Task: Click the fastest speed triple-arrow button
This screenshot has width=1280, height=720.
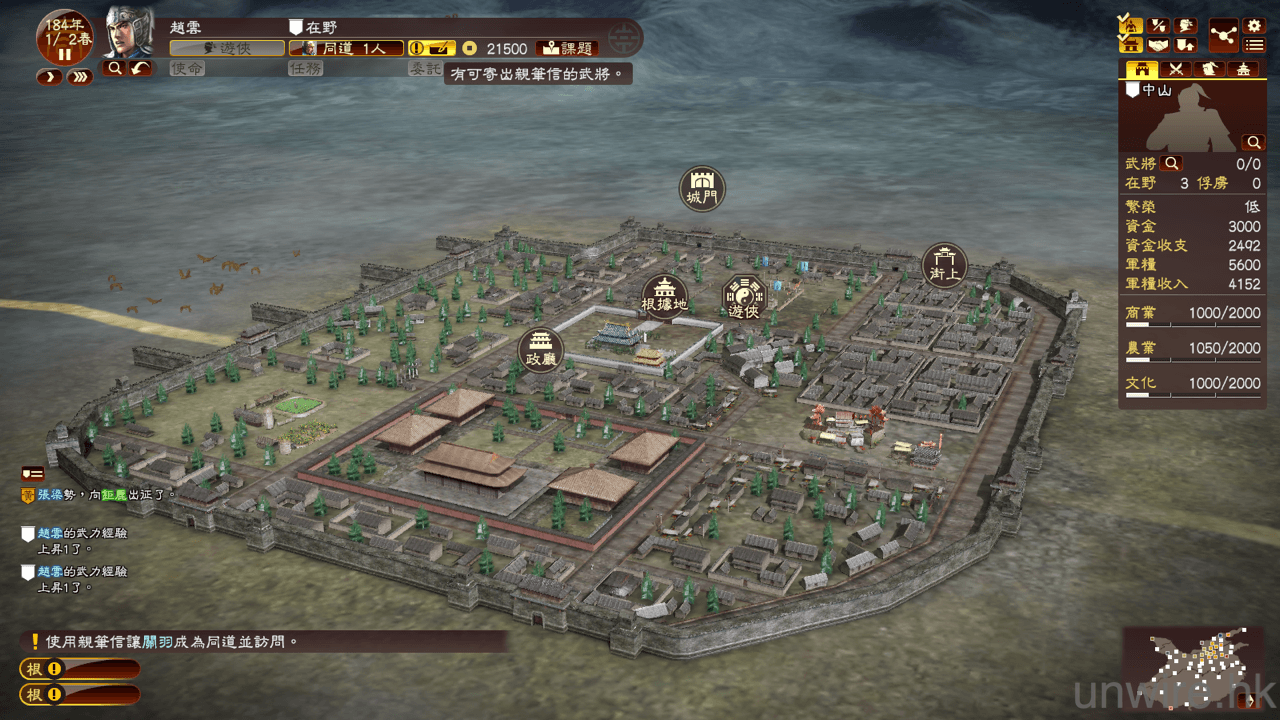Action: point(80,77)
